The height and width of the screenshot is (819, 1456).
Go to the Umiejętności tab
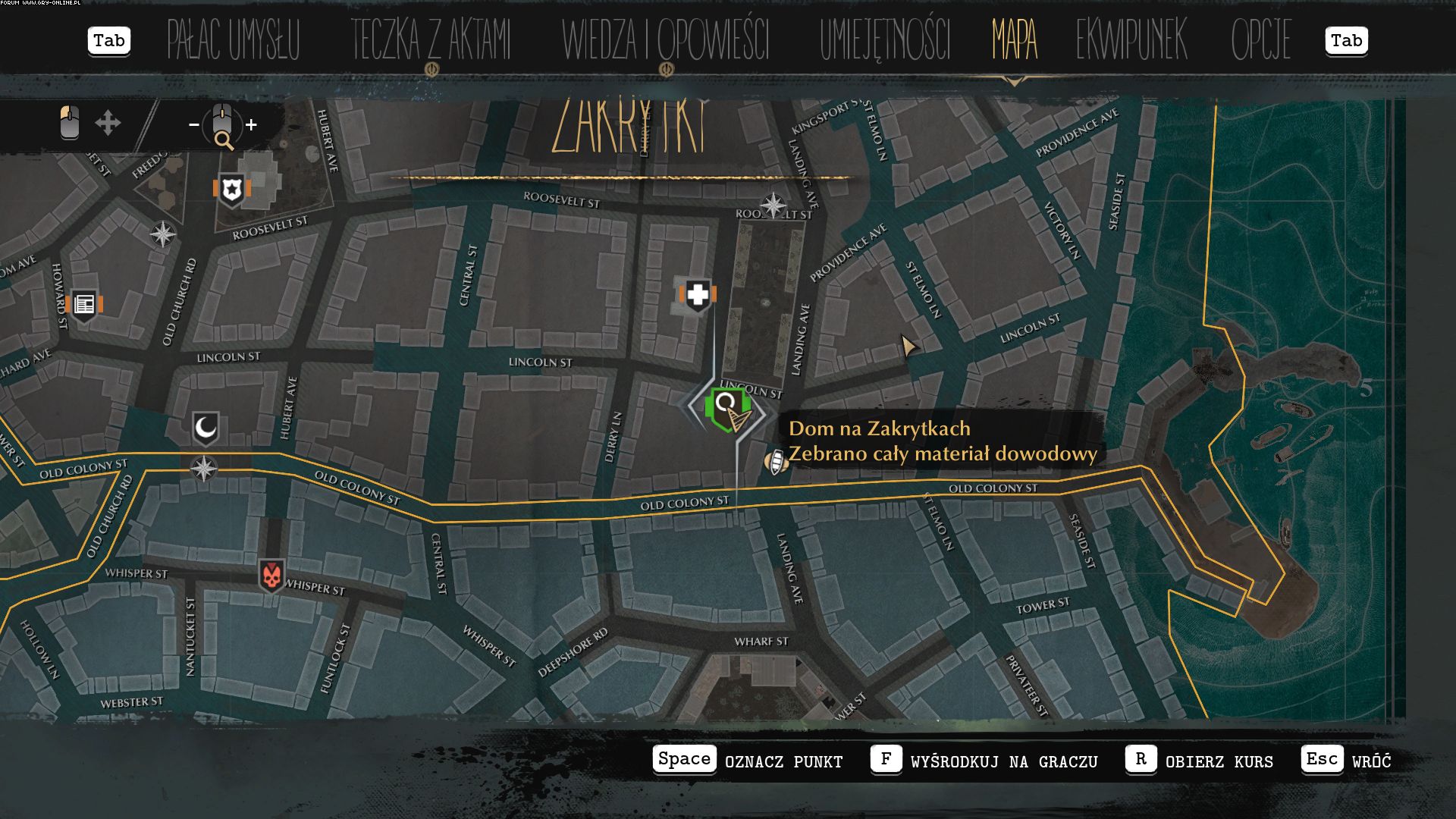click(884, 40)
